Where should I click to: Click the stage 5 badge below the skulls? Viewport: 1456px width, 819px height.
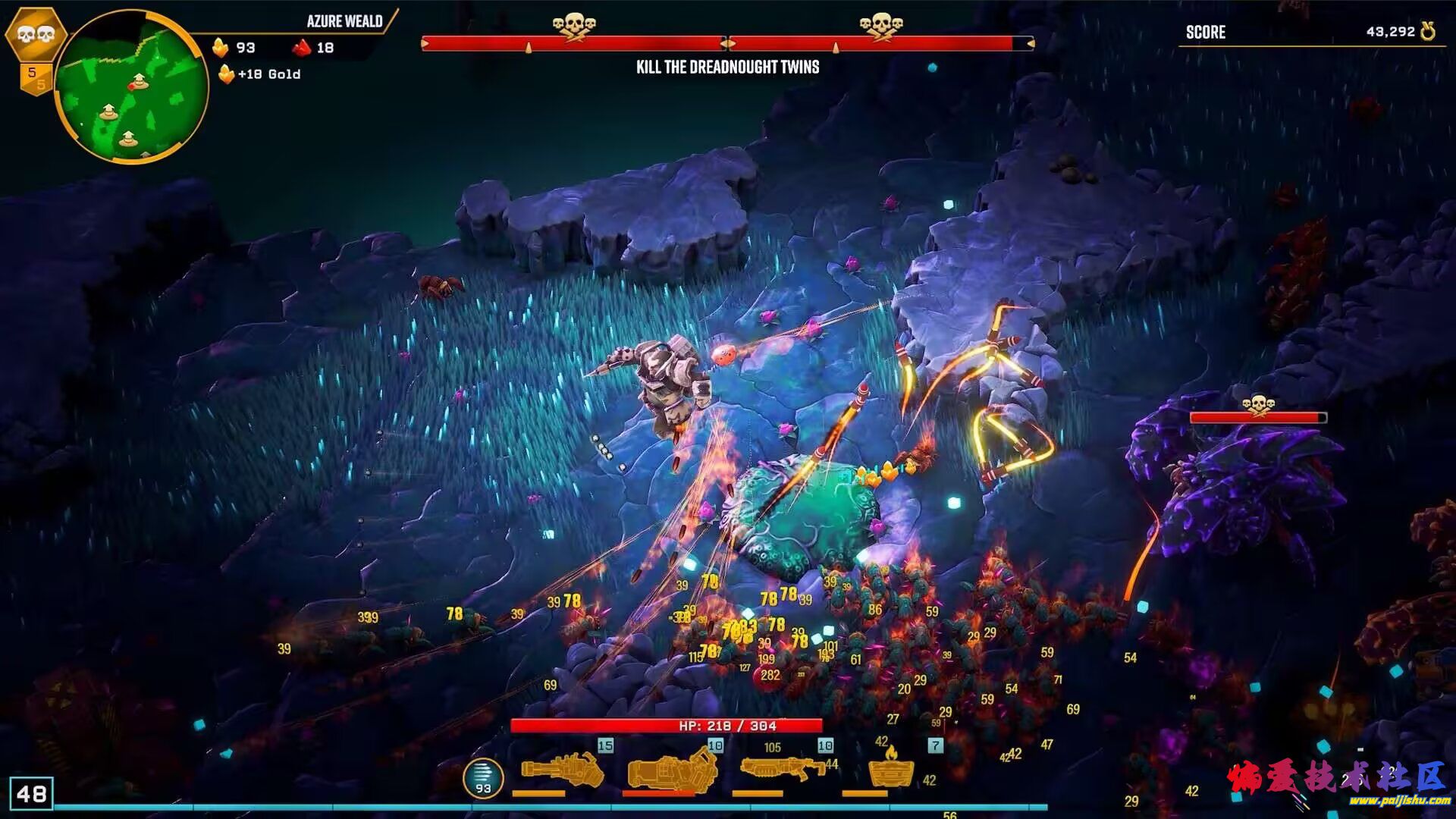point(35,77)
